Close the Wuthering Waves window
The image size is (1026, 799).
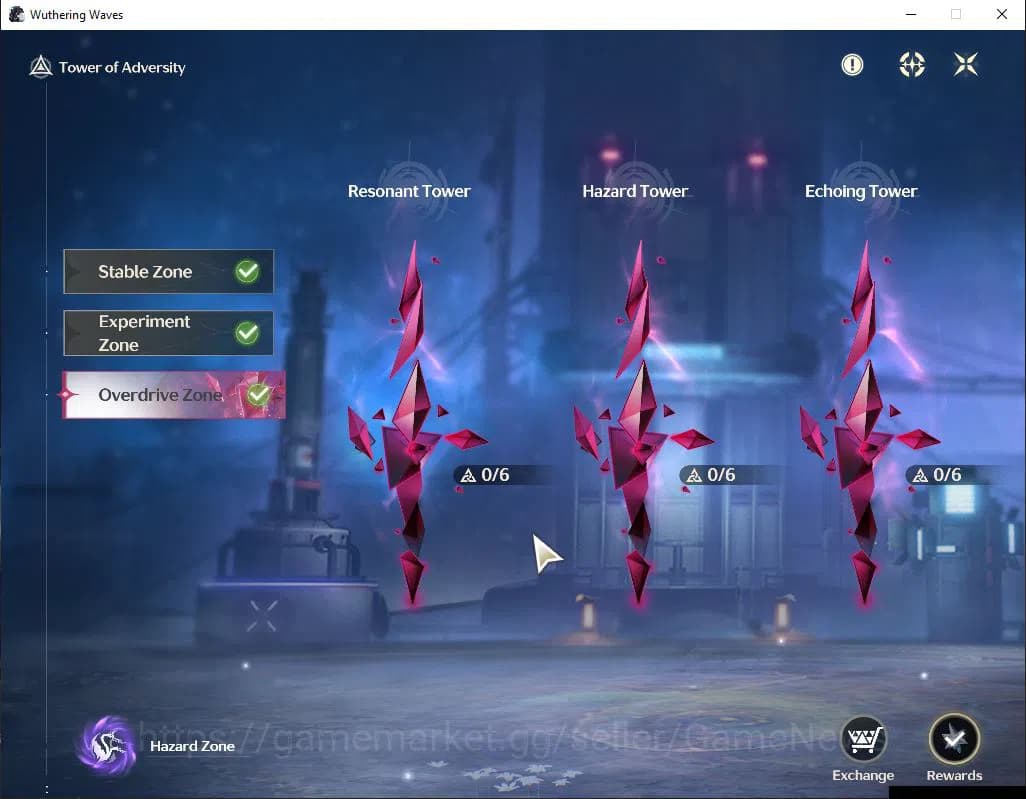coord(1001,15)
